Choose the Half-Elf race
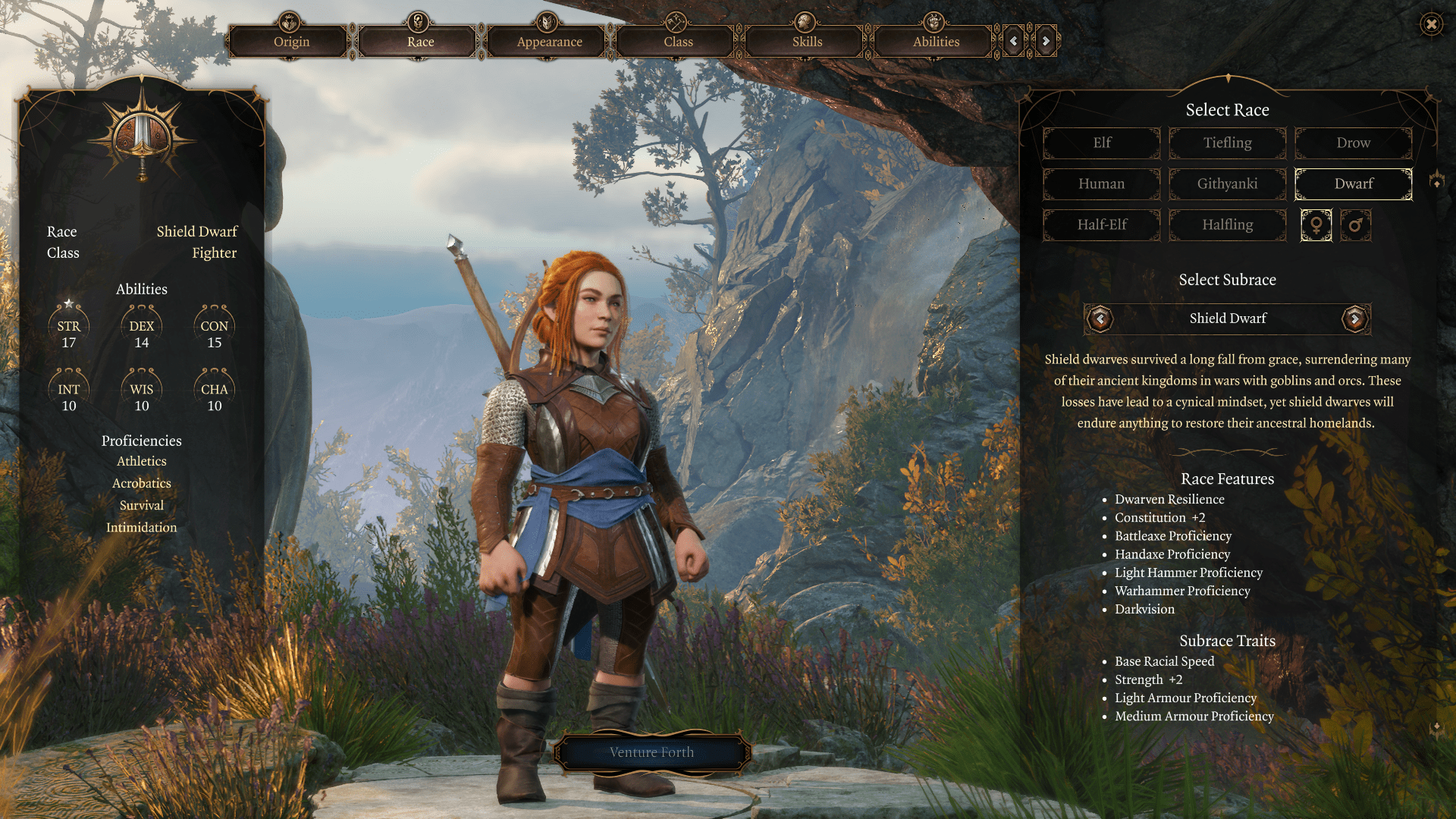1456x819 pixels. (x=1102, y=224)
